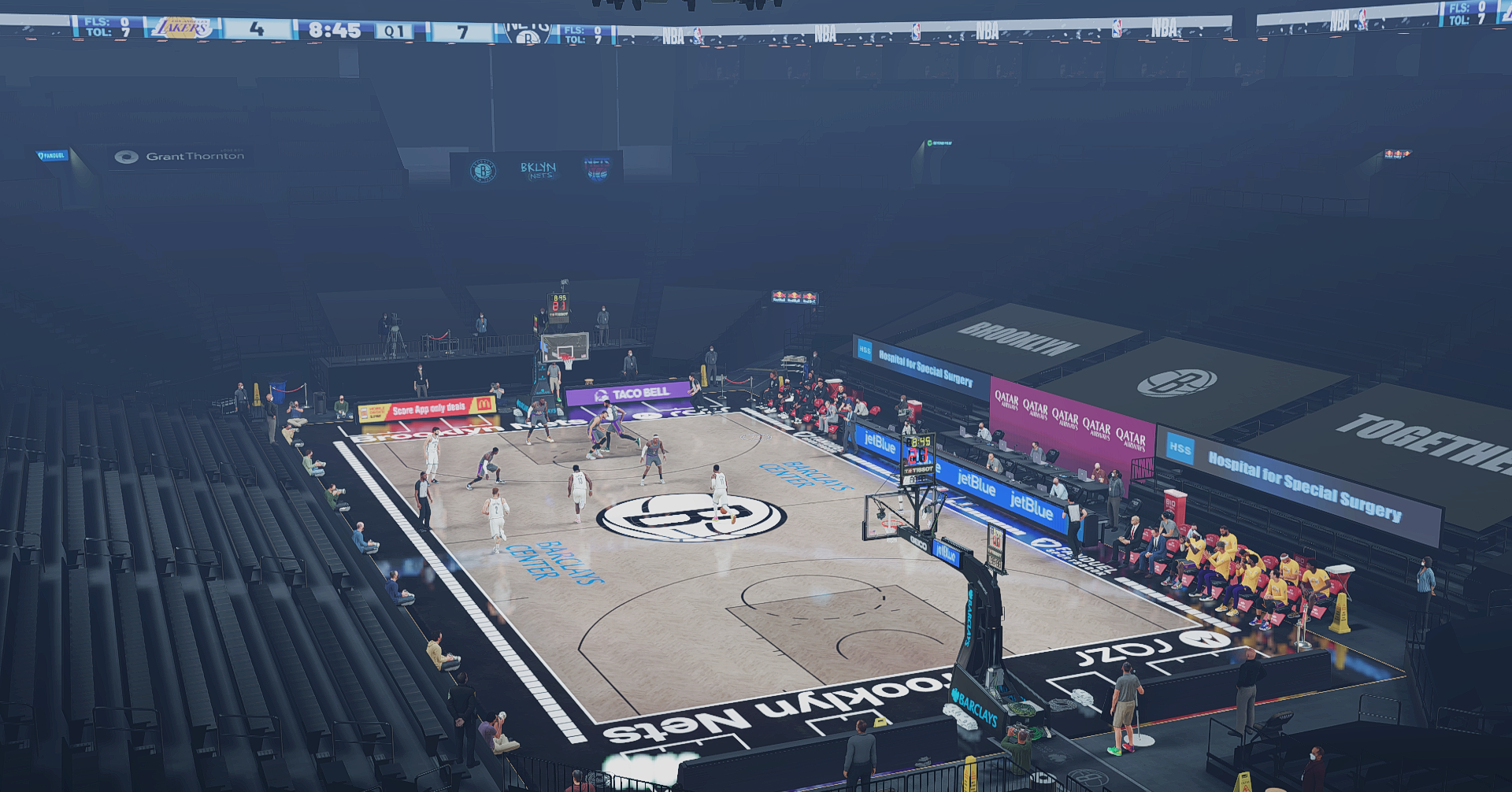Click the Grant Thornton sign in the stands
This screenshot has width=1512, height=792.
[180, 155]
